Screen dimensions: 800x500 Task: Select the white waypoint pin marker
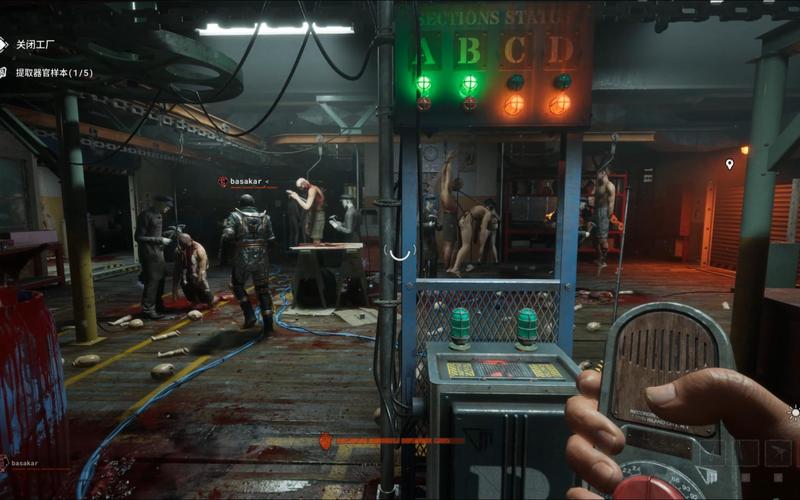[x=729, y=163]
